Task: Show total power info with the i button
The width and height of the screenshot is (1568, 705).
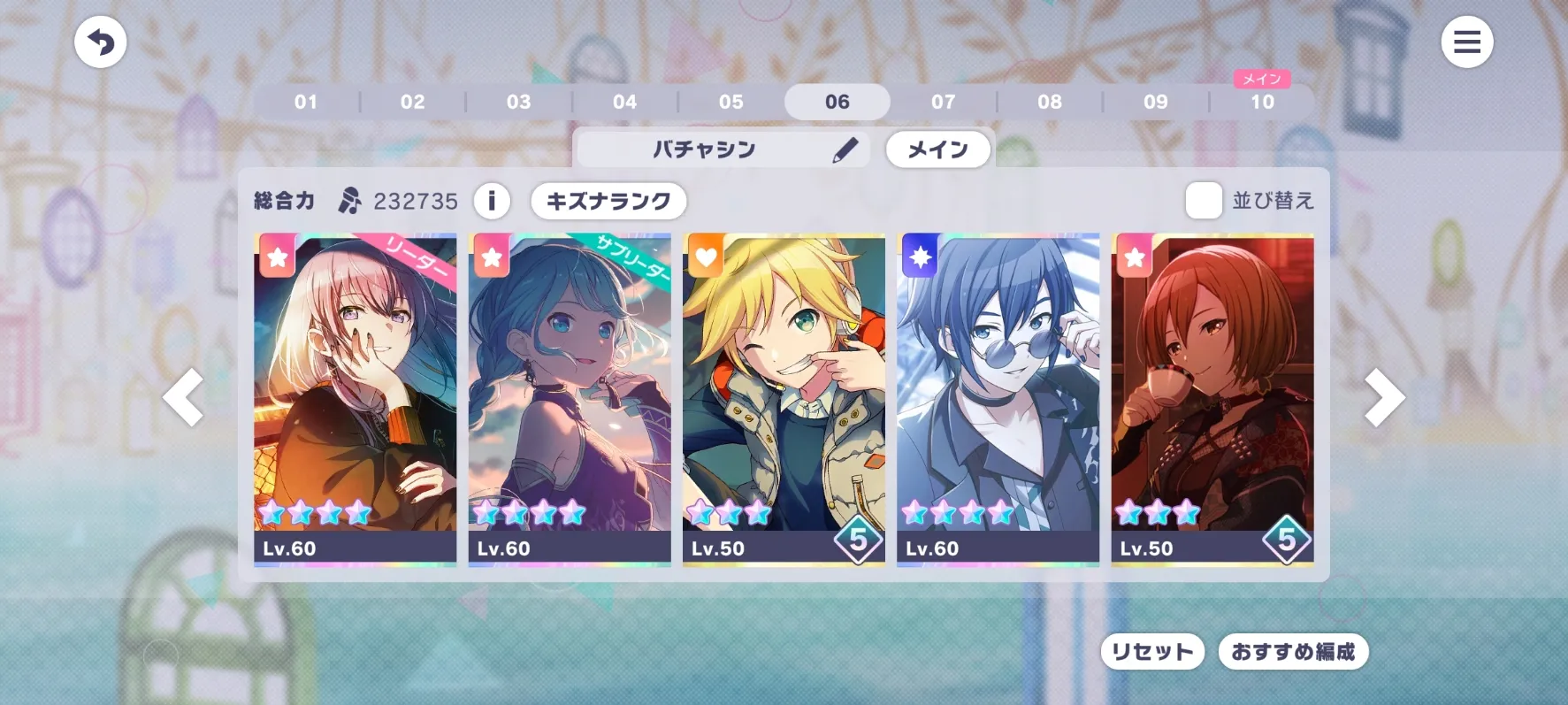Action: pos(492,201)
